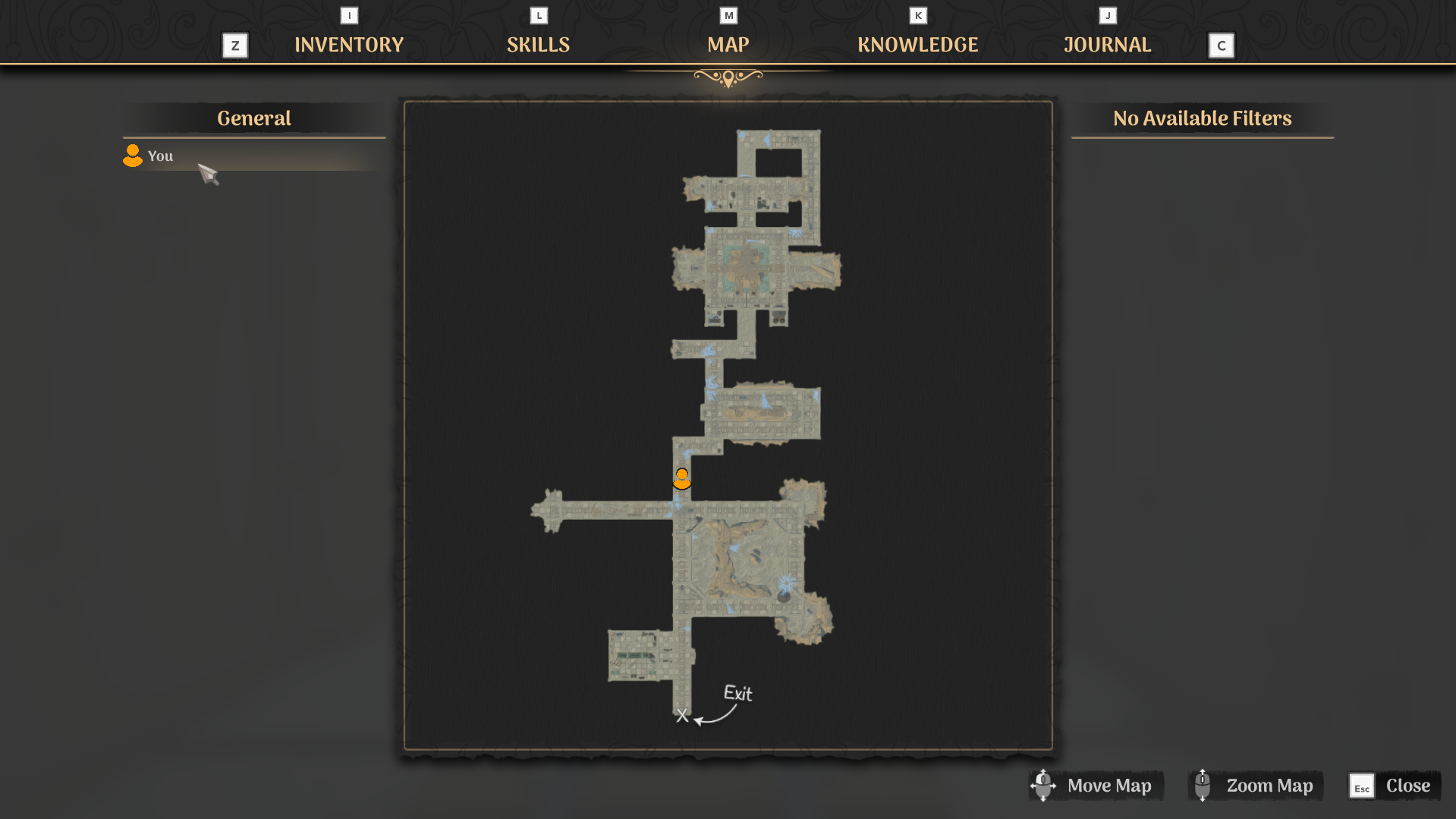1456x819 pixels.
Task: Click the Exit X marker on the map
Action: point(681,714)
